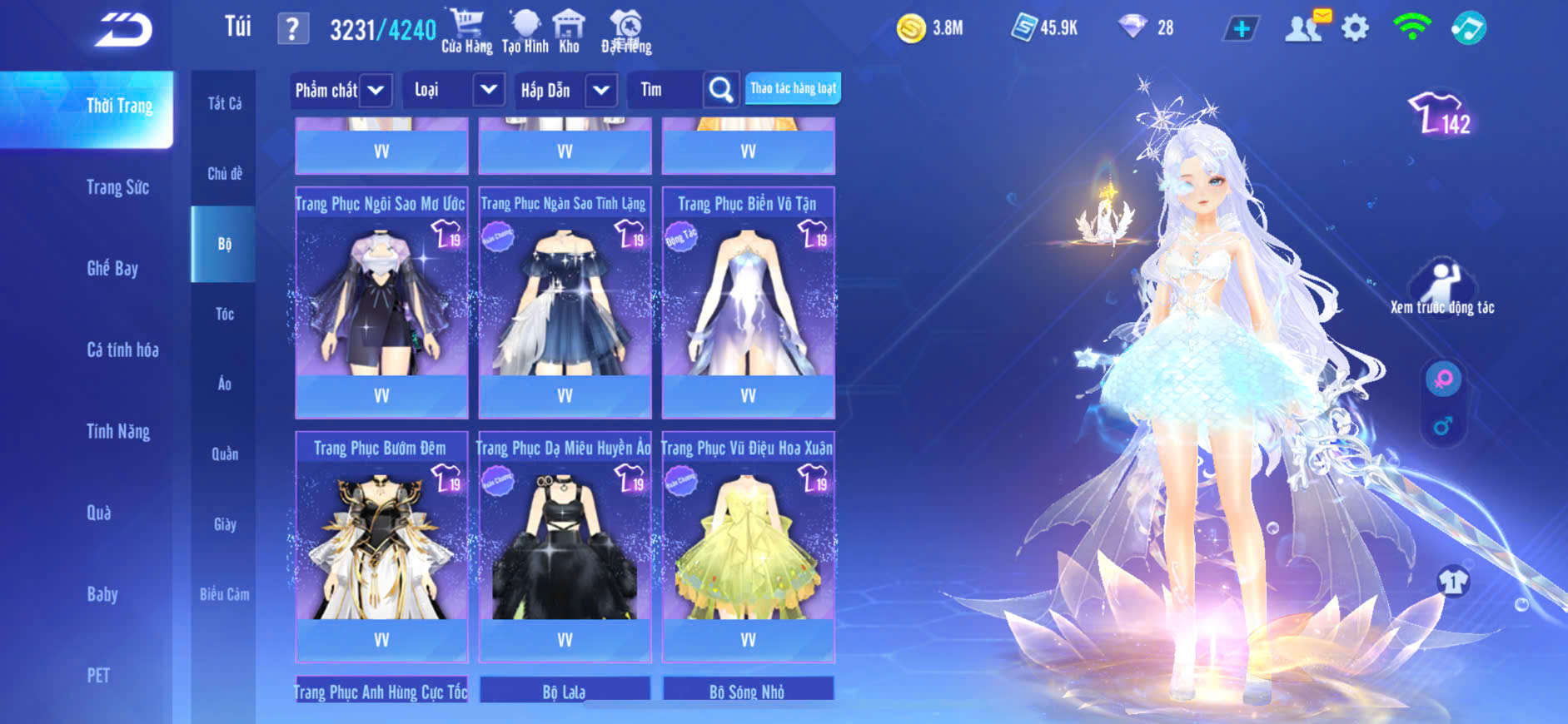Screen dimensions: 1568x724
Task: Choose the Giày sub-tab
Action: click(224, 524)
